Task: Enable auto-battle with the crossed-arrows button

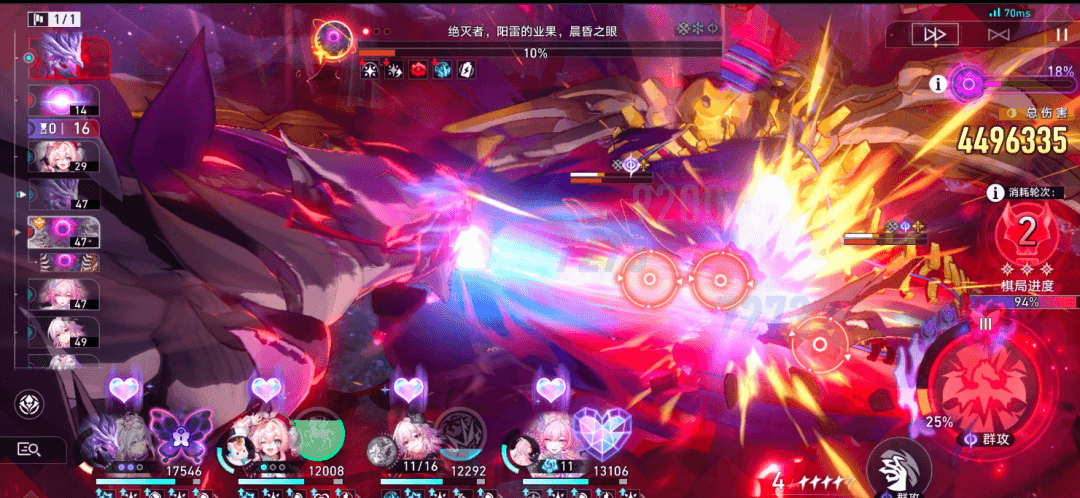Action: coord(998,34)
